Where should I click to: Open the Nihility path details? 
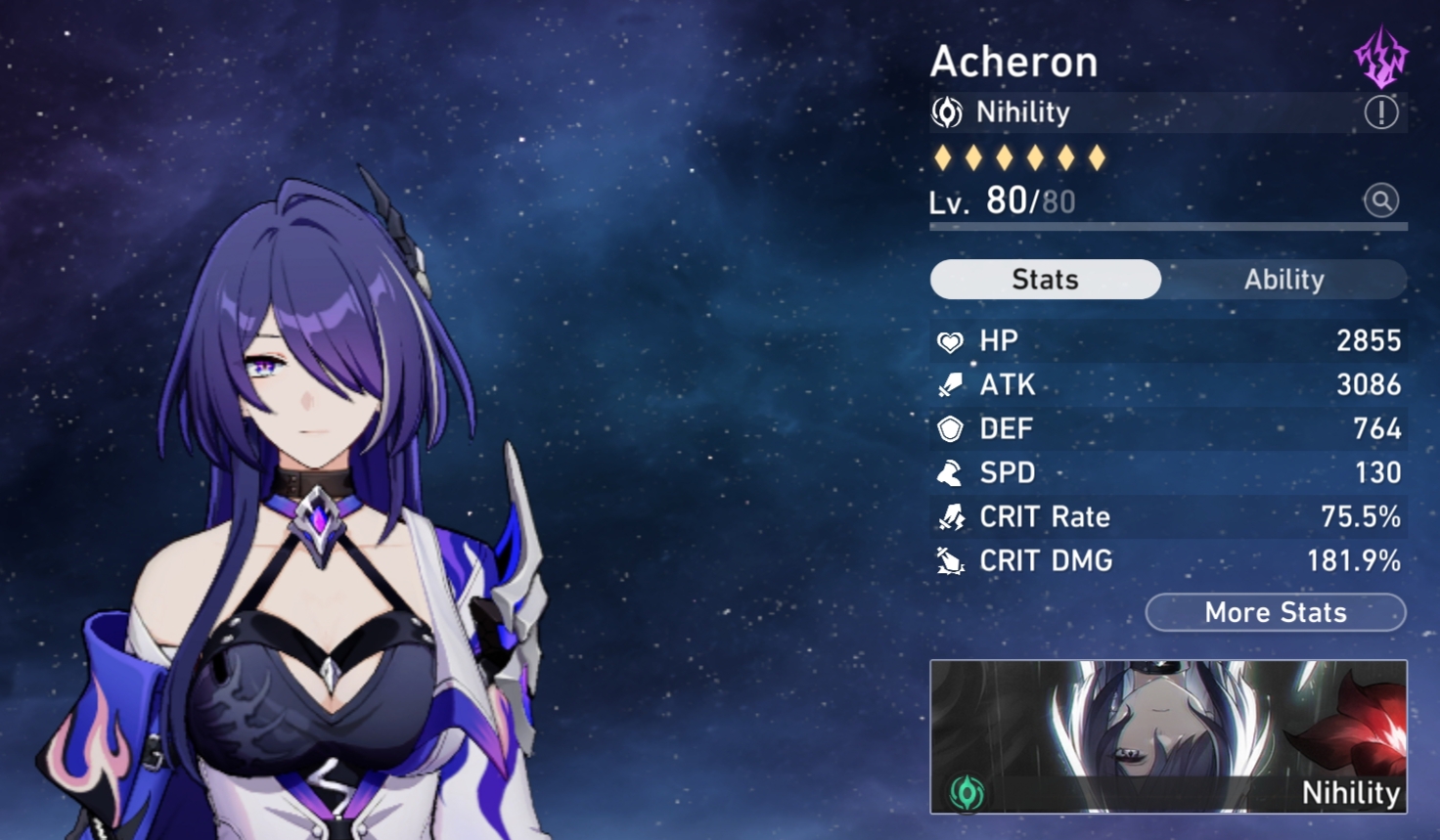1021,111
